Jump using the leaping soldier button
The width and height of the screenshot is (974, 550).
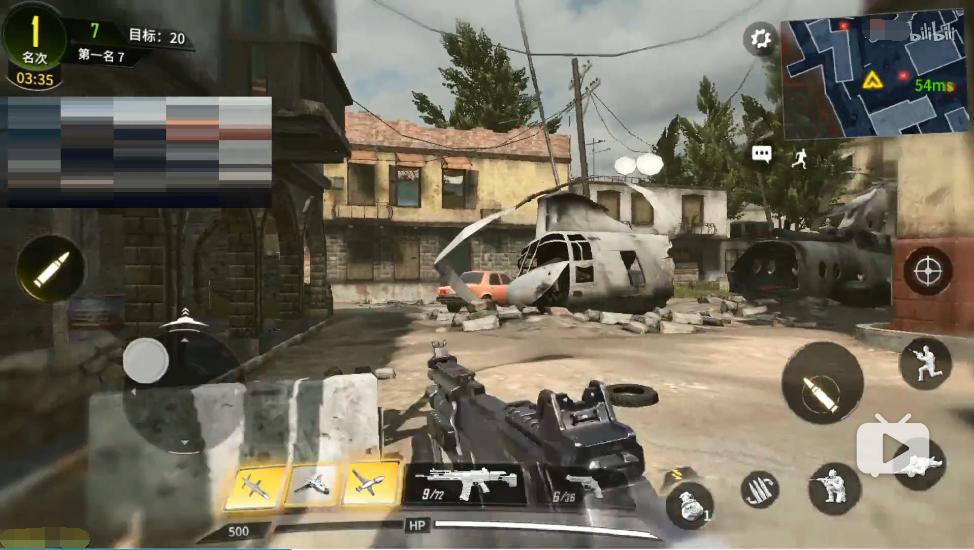point(925,363)
